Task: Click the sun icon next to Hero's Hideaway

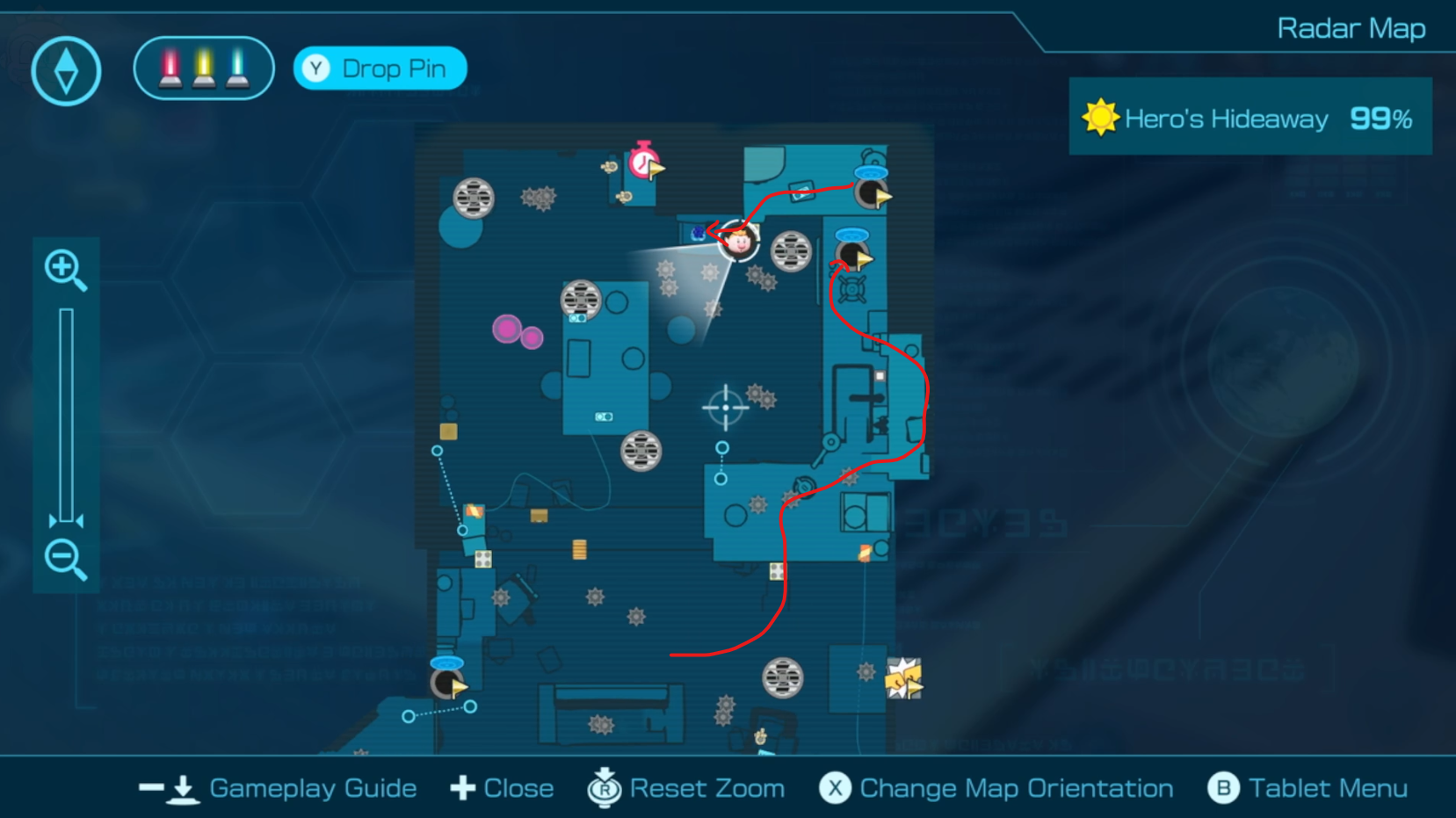Action: [x=1099, y=116]
